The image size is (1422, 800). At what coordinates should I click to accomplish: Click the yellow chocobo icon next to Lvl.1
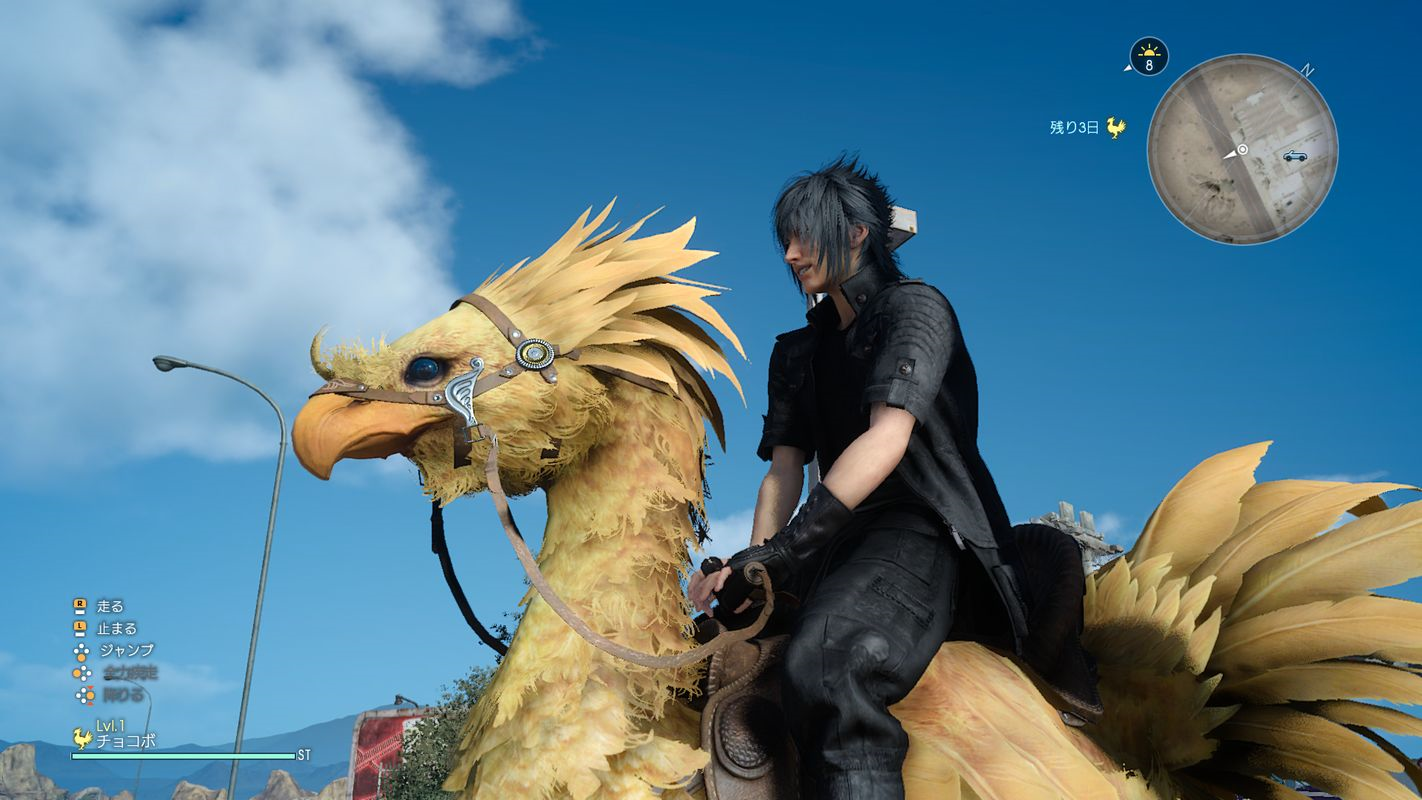[81, 737]
